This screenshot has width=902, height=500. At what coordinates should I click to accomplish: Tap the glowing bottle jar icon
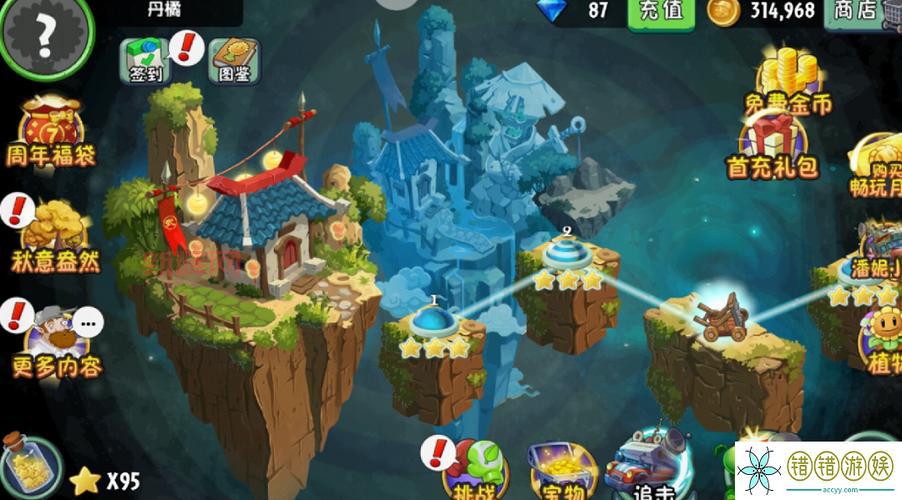click(26, 465)
